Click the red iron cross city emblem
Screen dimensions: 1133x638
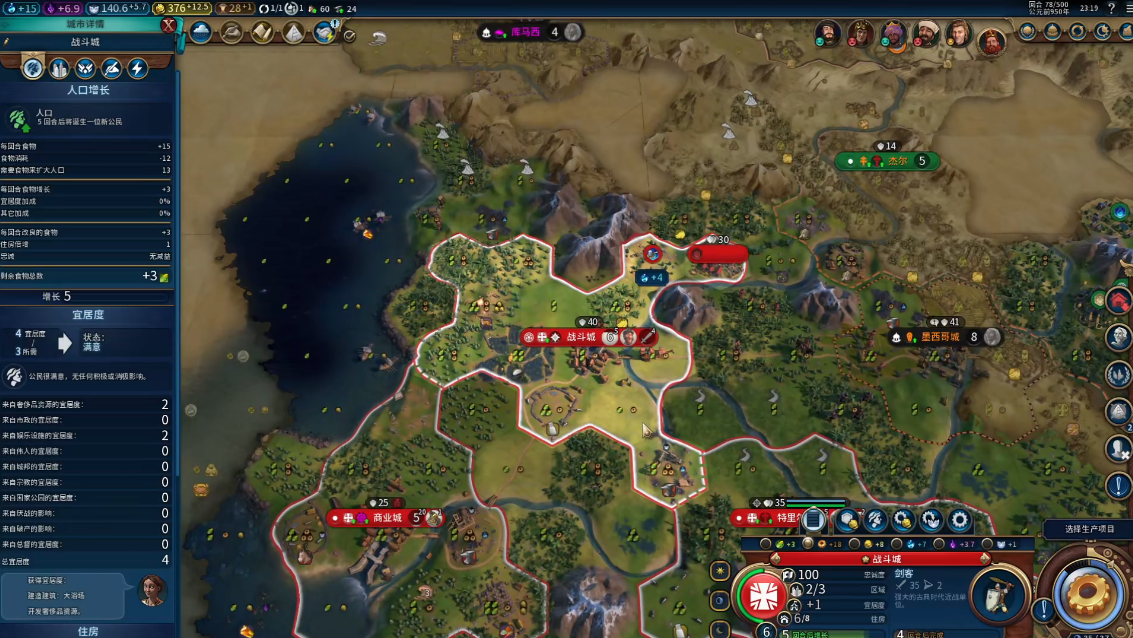click(x=763, y=593)
